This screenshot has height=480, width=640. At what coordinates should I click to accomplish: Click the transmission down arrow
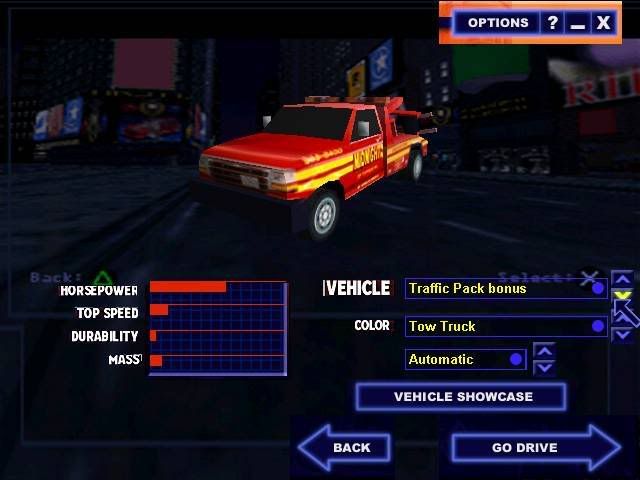point(544,367)
